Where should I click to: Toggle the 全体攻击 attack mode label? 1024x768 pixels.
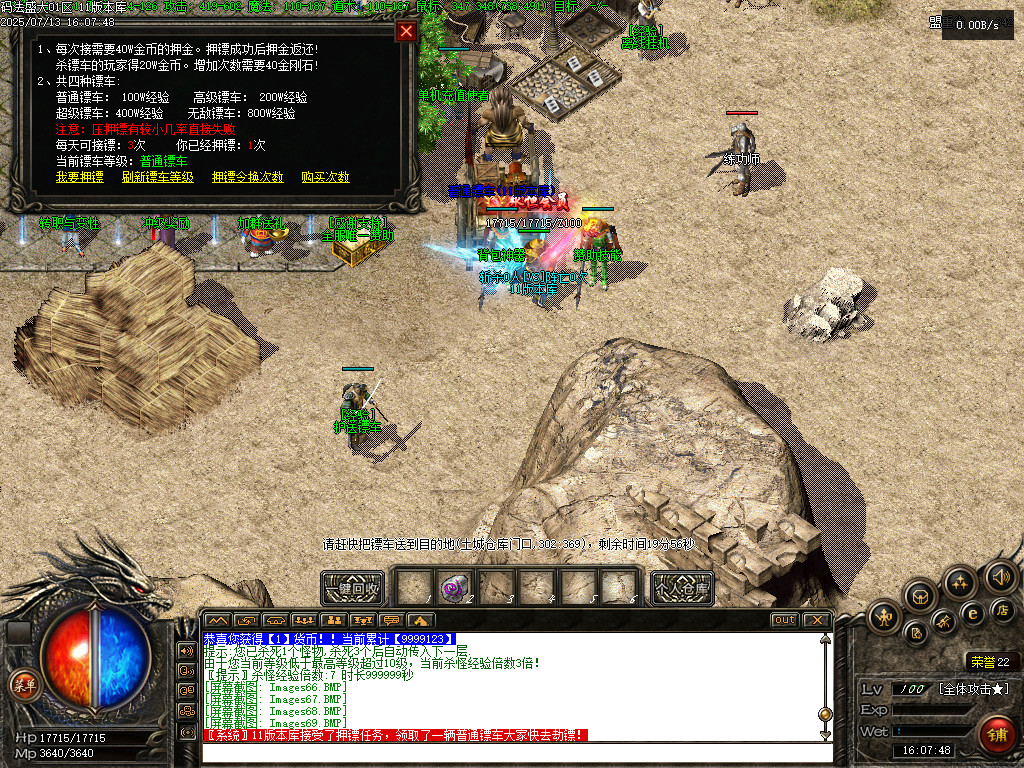(x=973, y=689)
